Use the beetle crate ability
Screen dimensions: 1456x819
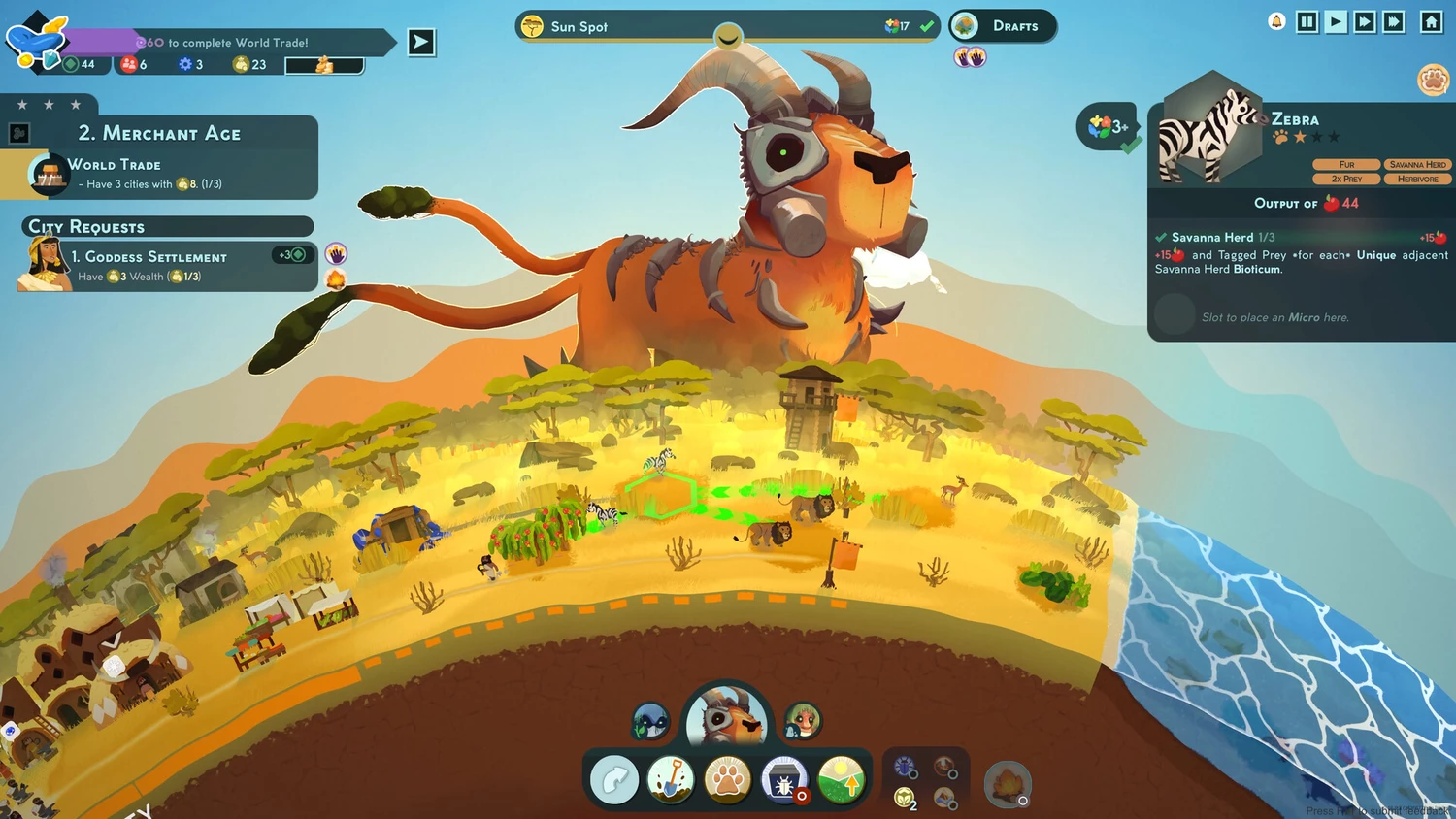(x=784, y=779)
